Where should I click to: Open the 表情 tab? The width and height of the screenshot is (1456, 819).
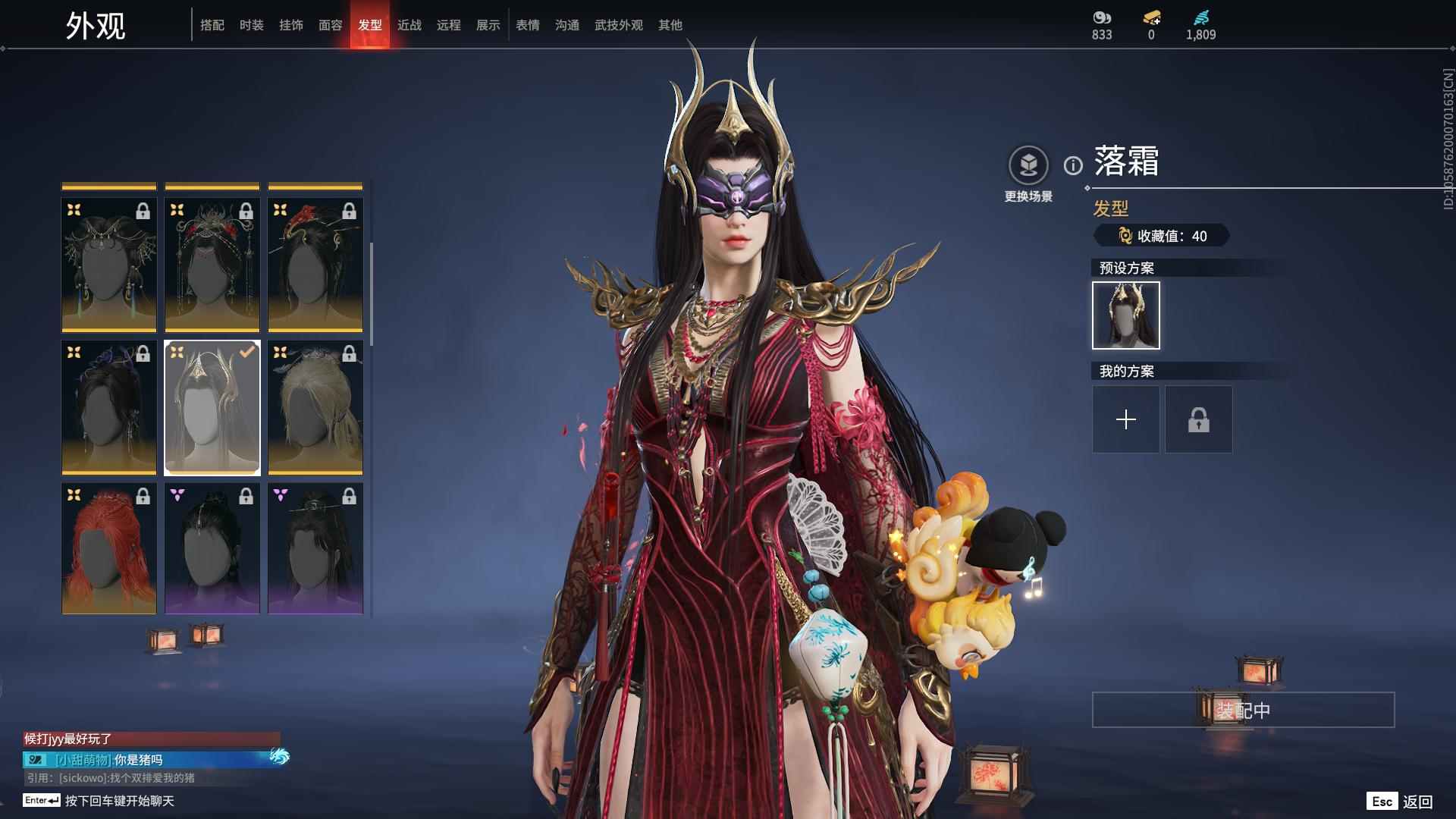point(528,25)
